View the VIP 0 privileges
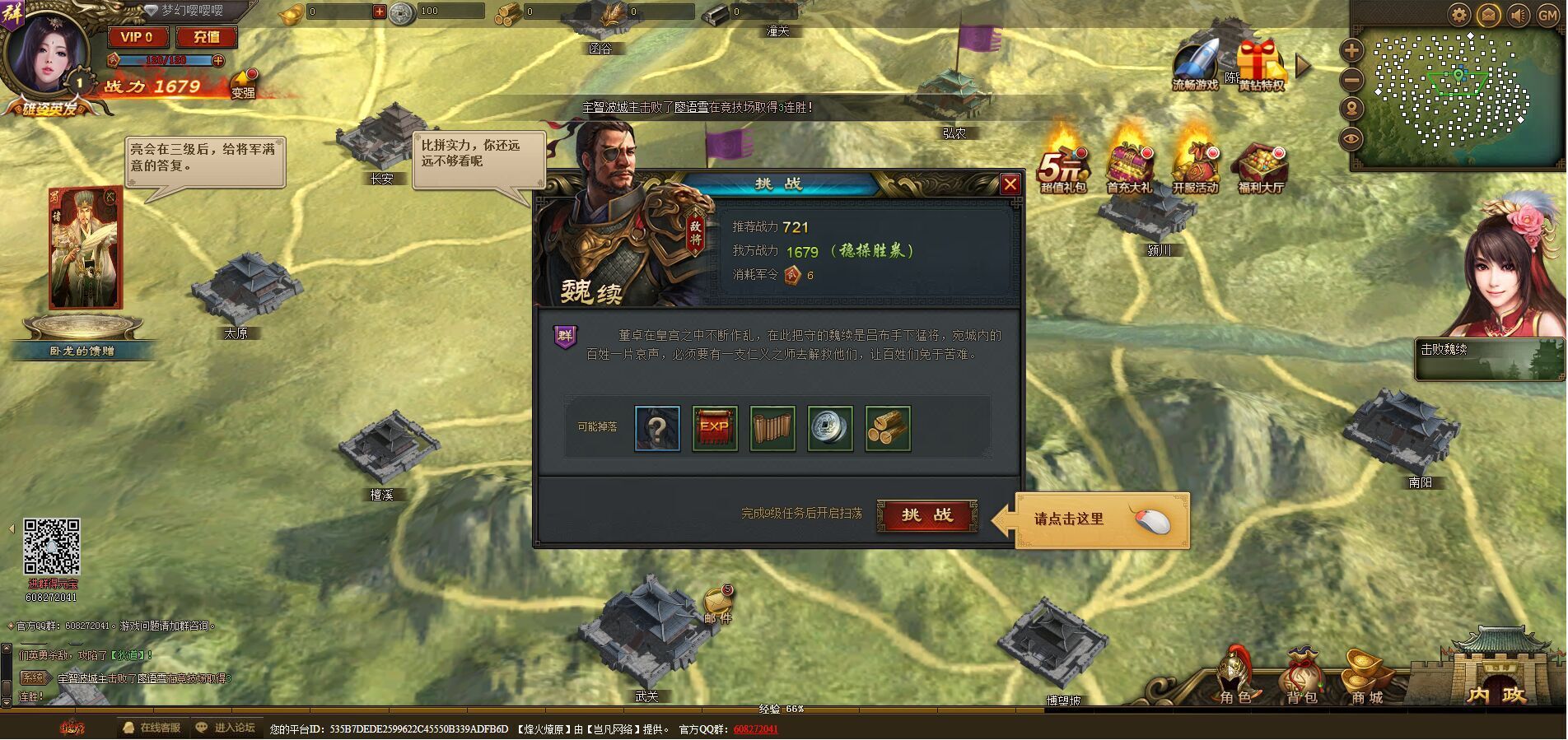Viewport: 1568px width, 740px height. 138,37
